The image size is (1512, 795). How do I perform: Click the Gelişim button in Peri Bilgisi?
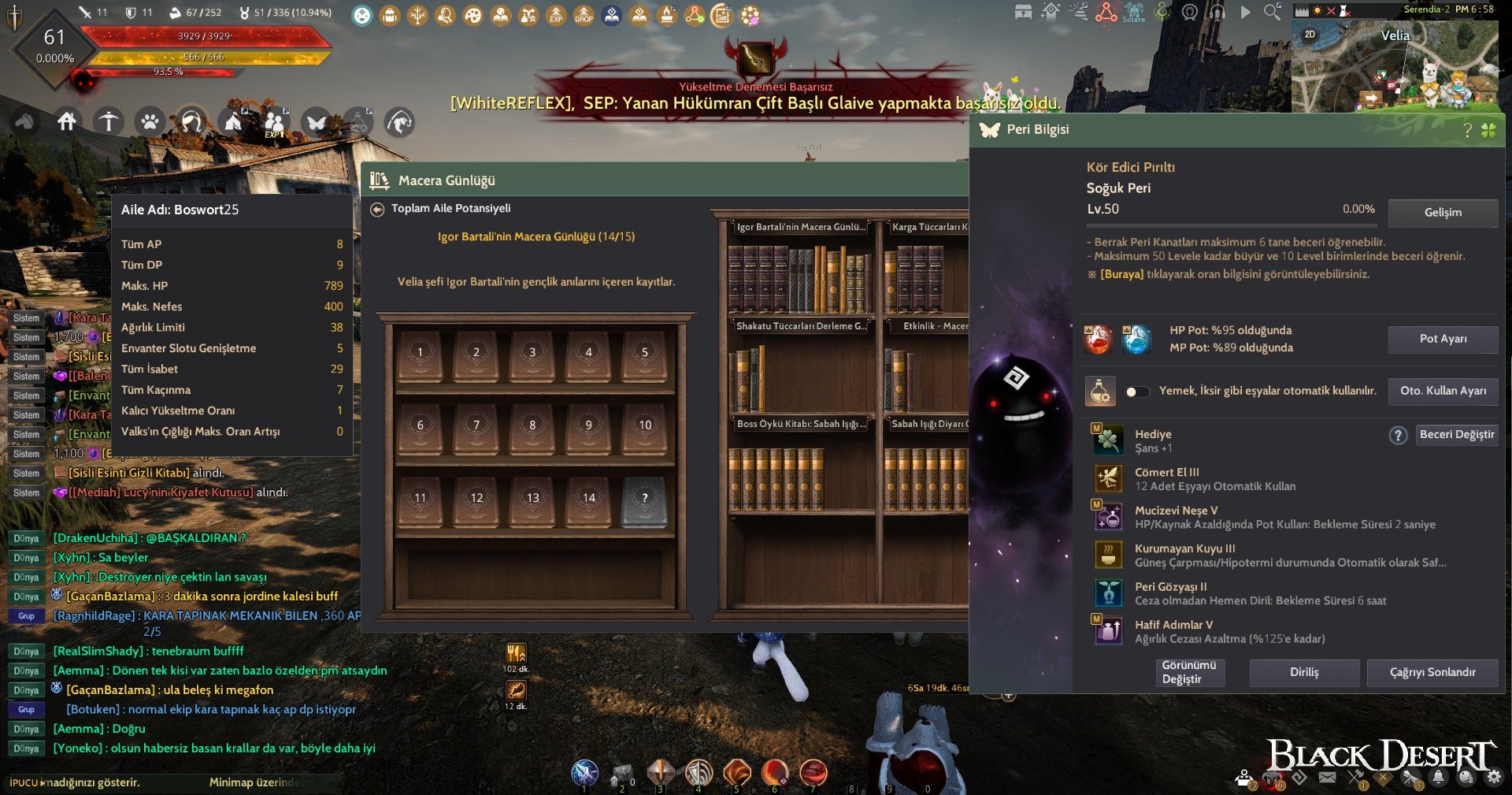coord(1443,213)
